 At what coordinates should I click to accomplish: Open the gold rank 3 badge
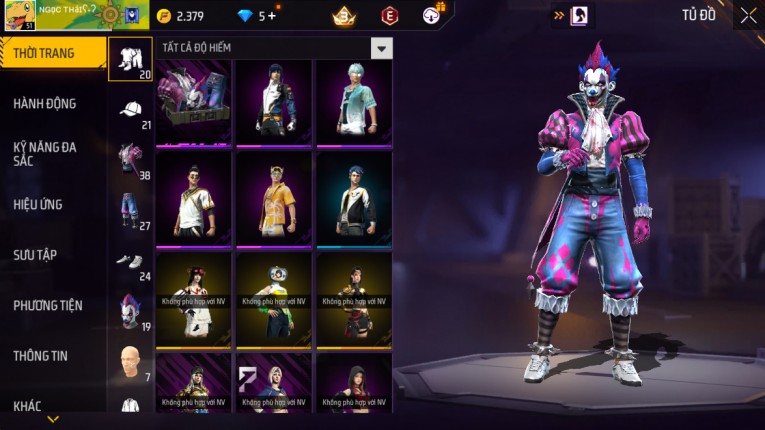coord(345,16)
